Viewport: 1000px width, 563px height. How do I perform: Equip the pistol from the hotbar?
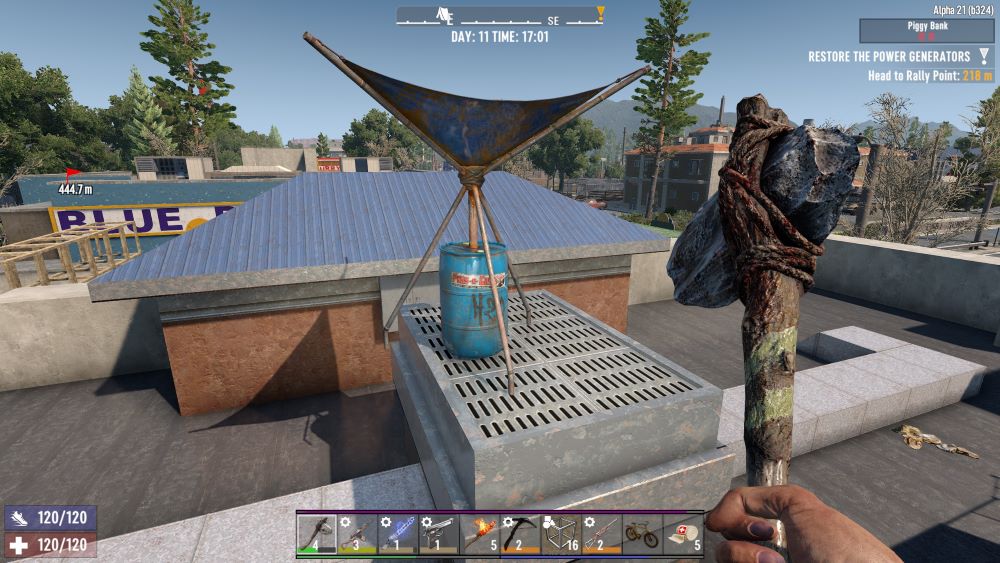point(439,534)
